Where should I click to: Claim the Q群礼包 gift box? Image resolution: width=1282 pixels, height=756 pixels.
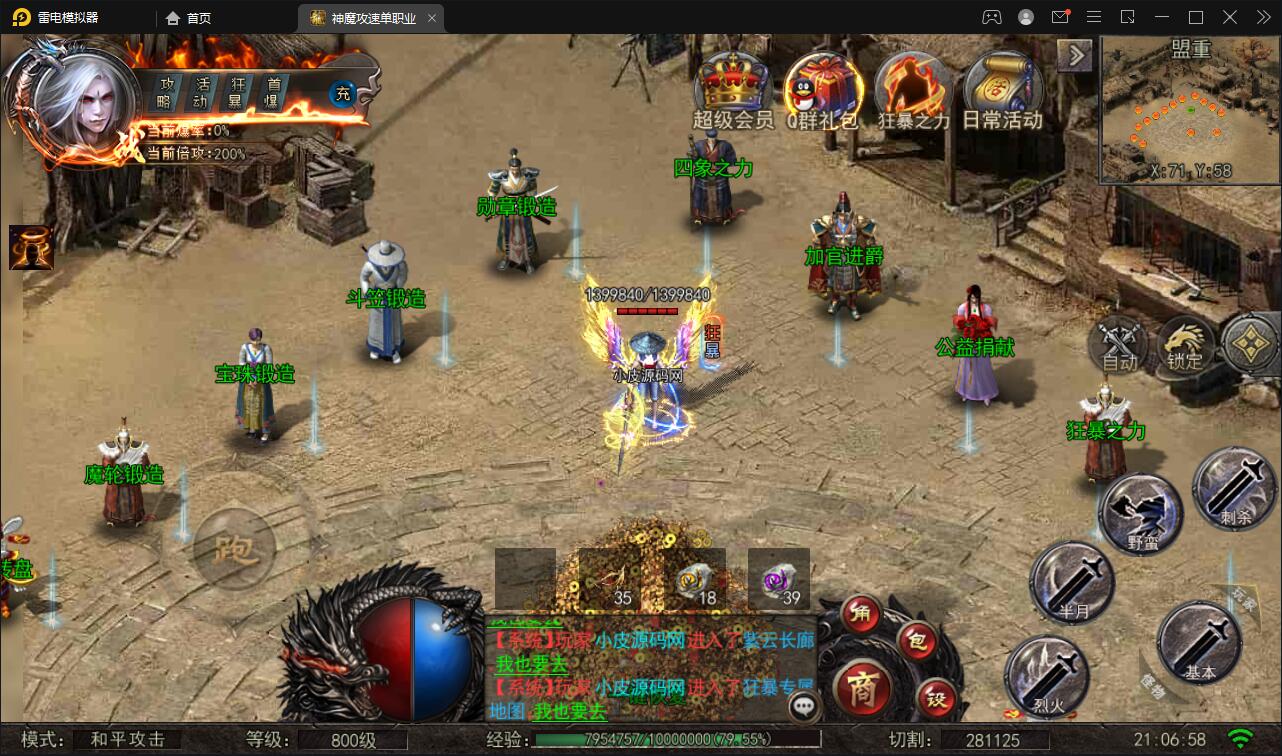tap(822, 85)
